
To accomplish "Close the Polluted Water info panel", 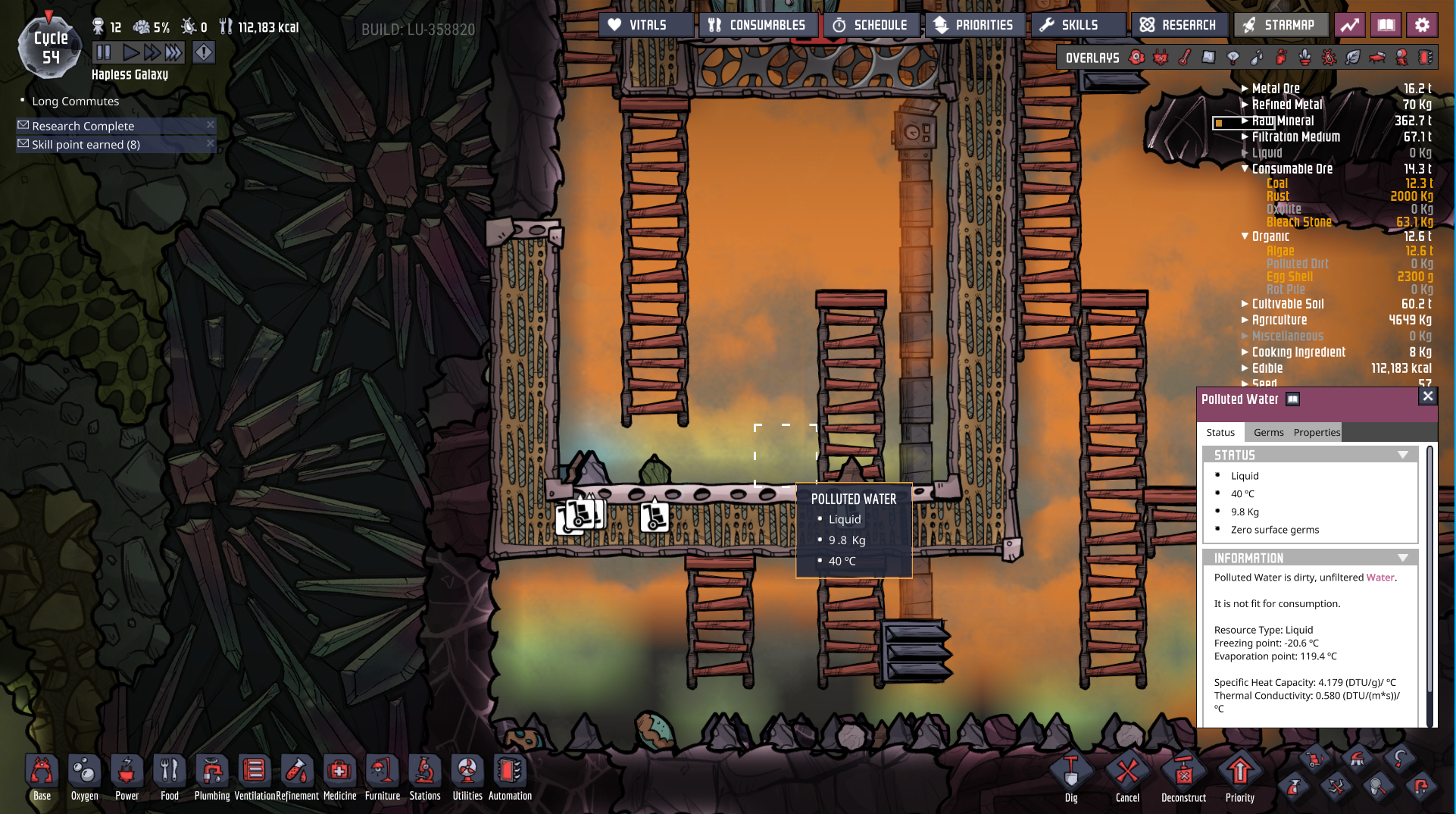I will click(x=1427, y=396).
